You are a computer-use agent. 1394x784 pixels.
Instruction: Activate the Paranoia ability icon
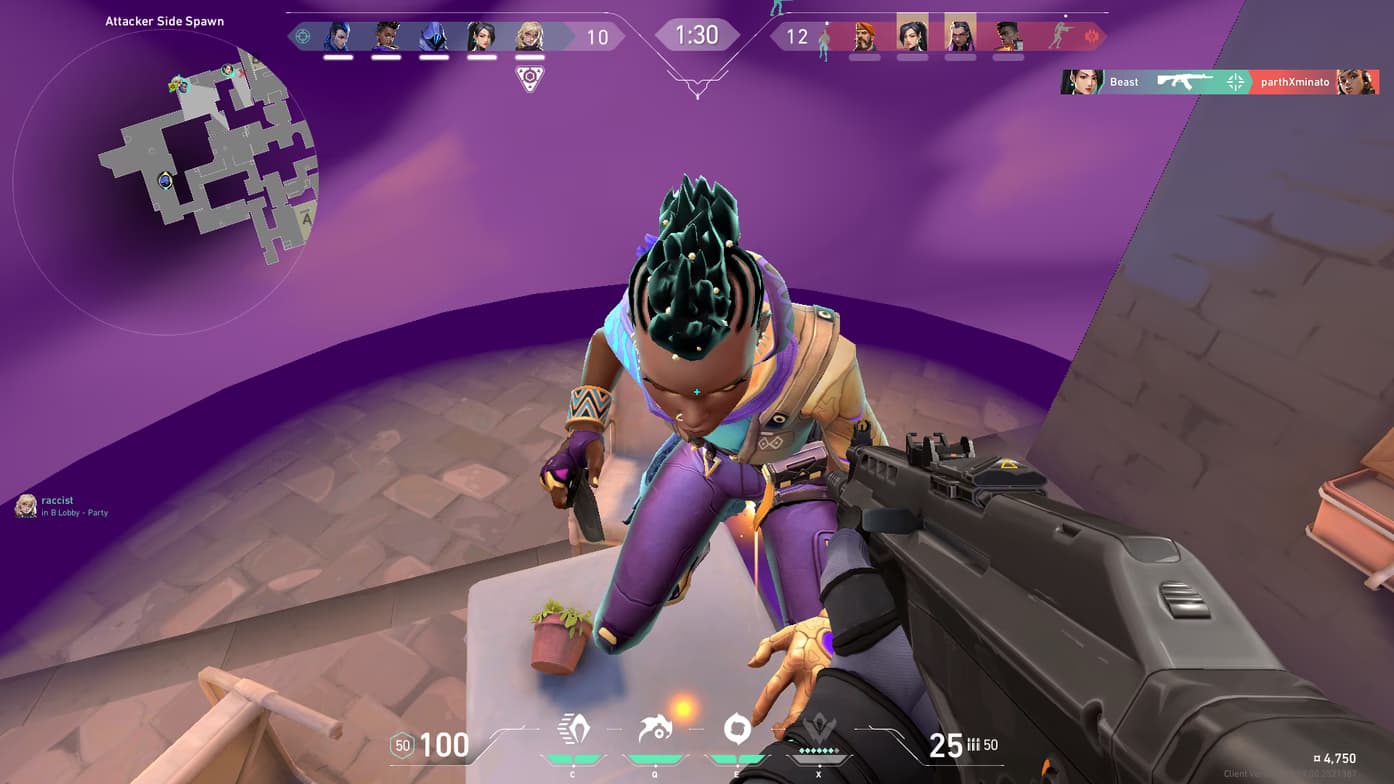click(655, 729)
